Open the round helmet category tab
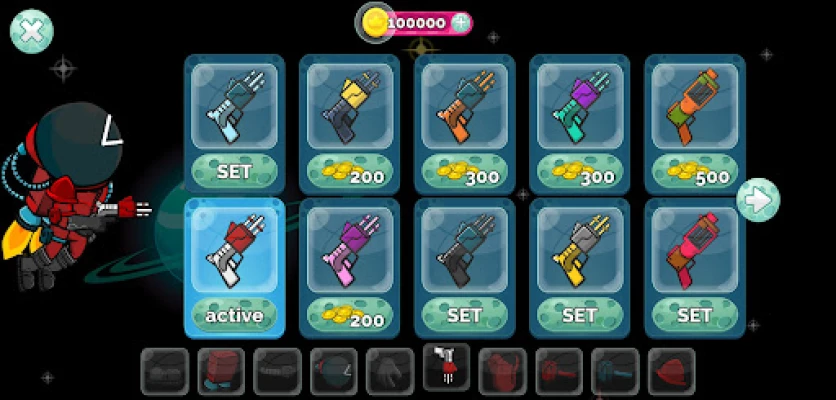836x400 pixels. [333, 371]
